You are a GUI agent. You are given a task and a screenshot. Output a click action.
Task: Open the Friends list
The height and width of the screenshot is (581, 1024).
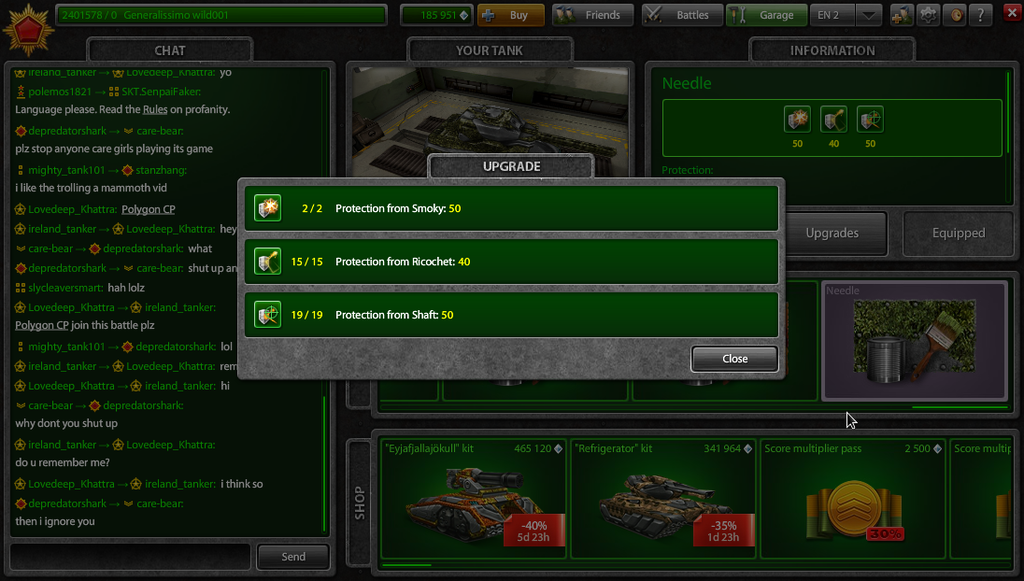(593, 15)
